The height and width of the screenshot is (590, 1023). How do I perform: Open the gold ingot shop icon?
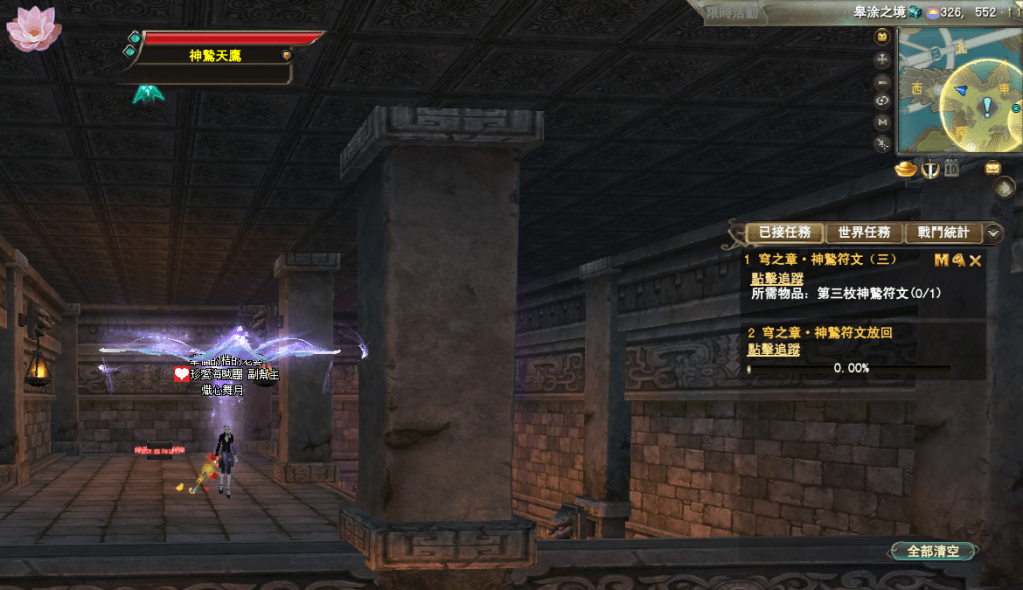pos(906,169)
